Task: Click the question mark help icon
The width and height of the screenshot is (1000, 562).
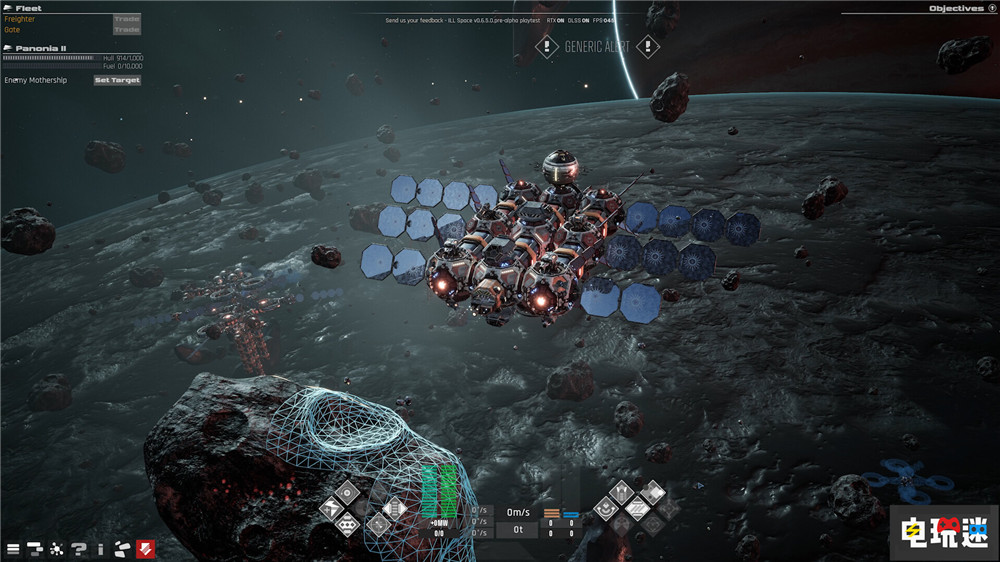Action: point(79,548)
